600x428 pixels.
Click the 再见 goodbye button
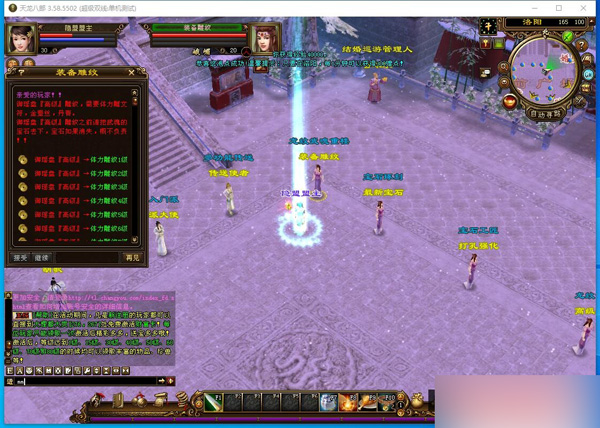[132, 257]
